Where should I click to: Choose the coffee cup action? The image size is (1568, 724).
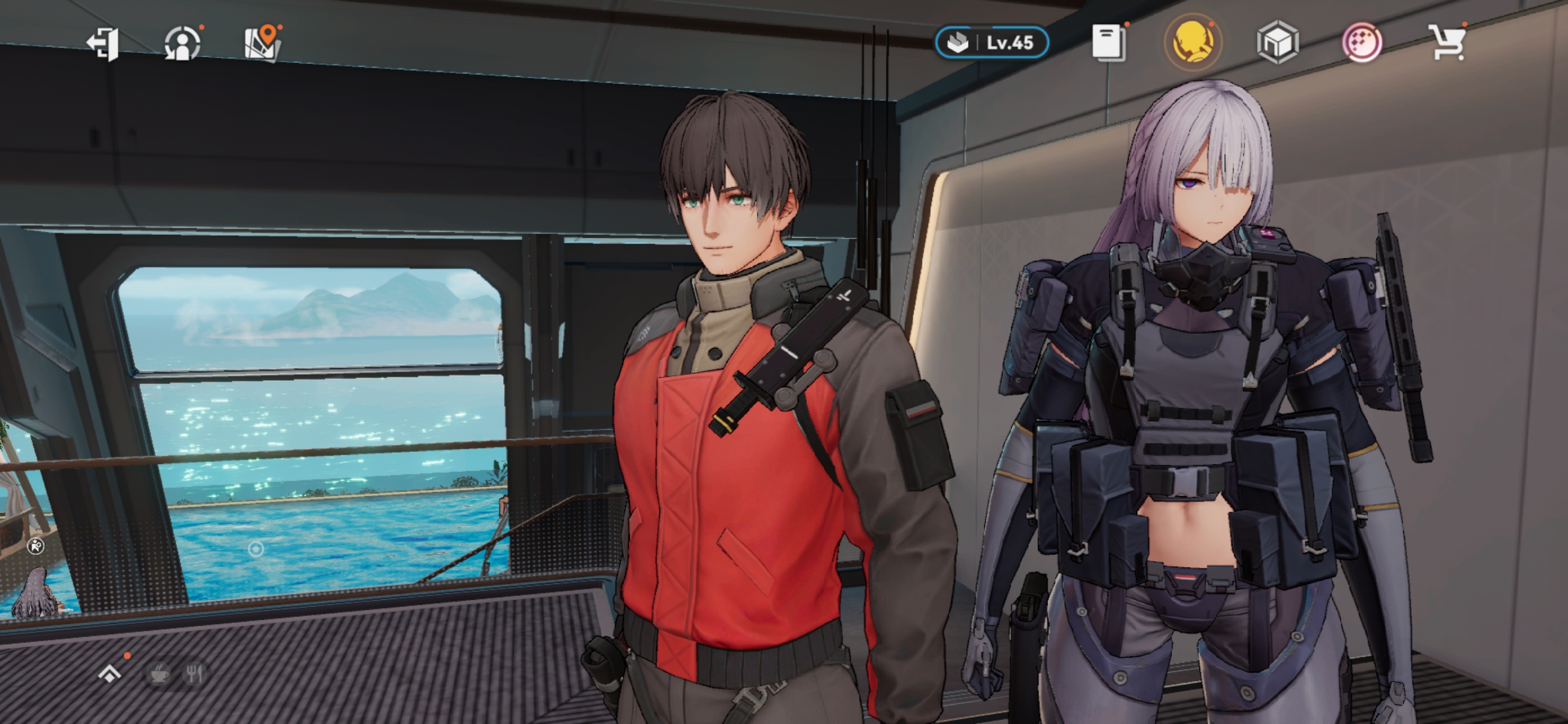(159, 673)
